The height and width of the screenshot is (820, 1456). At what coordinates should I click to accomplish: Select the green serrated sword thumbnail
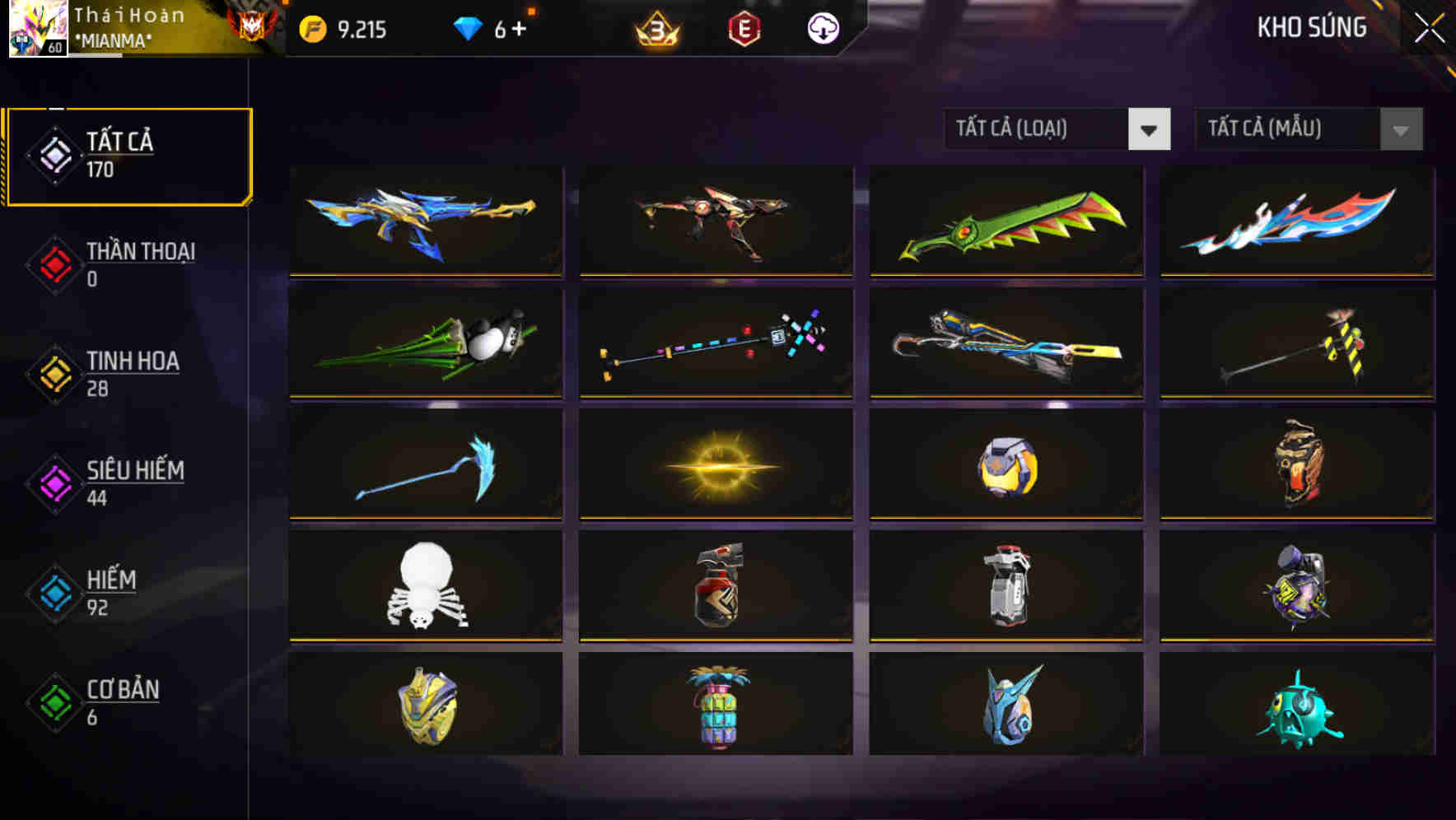click(x=1006, y=222)
